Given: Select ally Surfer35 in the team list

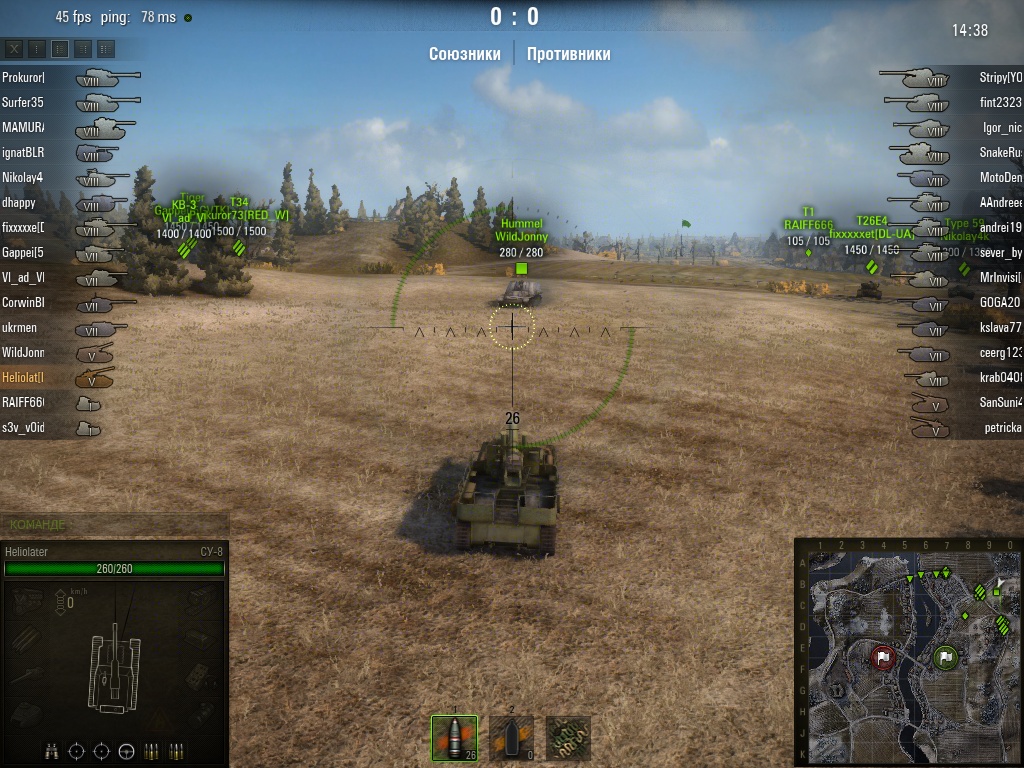Looking at the screenshot, I should pyautogui.click(x=23, y=102).
